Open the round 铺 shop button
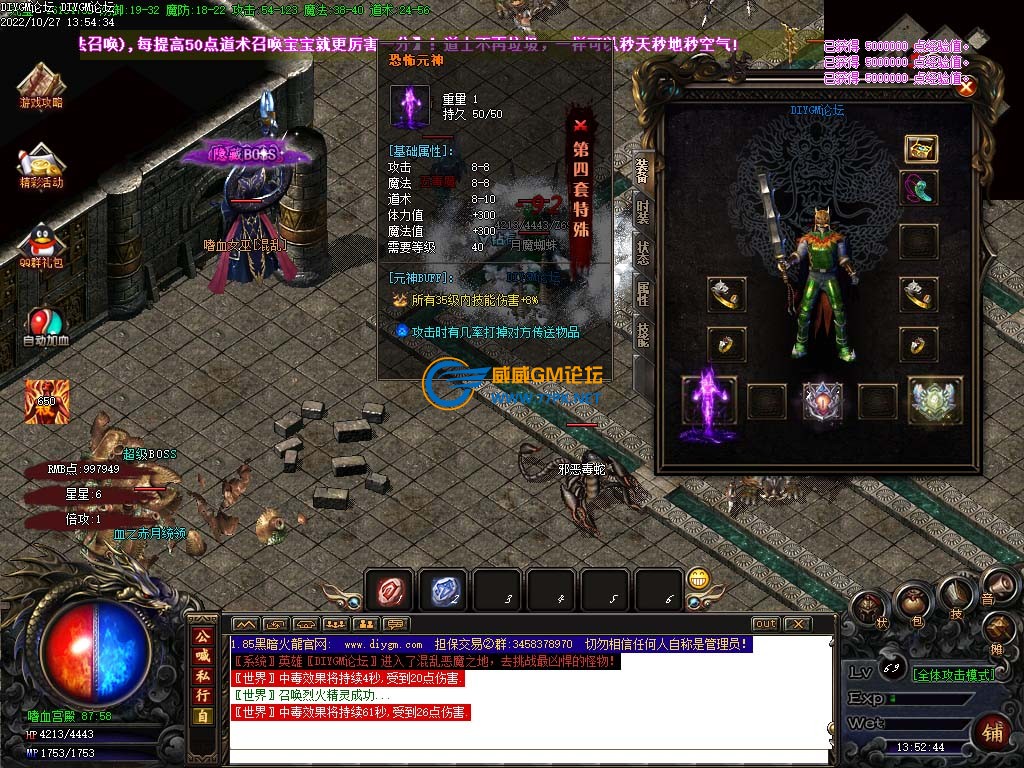 [991, 731]
